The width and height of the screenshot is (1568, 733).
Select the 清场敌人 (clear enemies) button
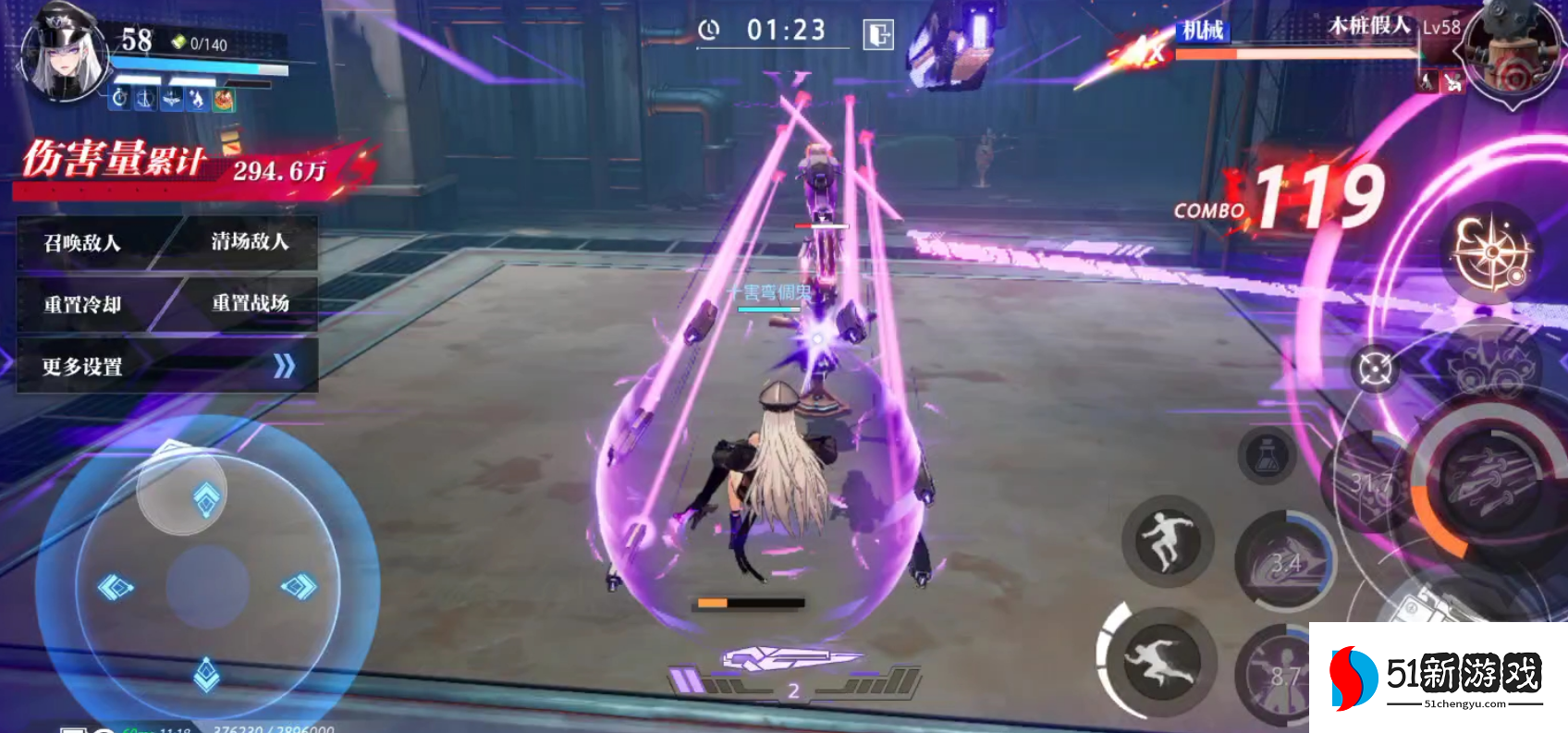coord(250,242)
